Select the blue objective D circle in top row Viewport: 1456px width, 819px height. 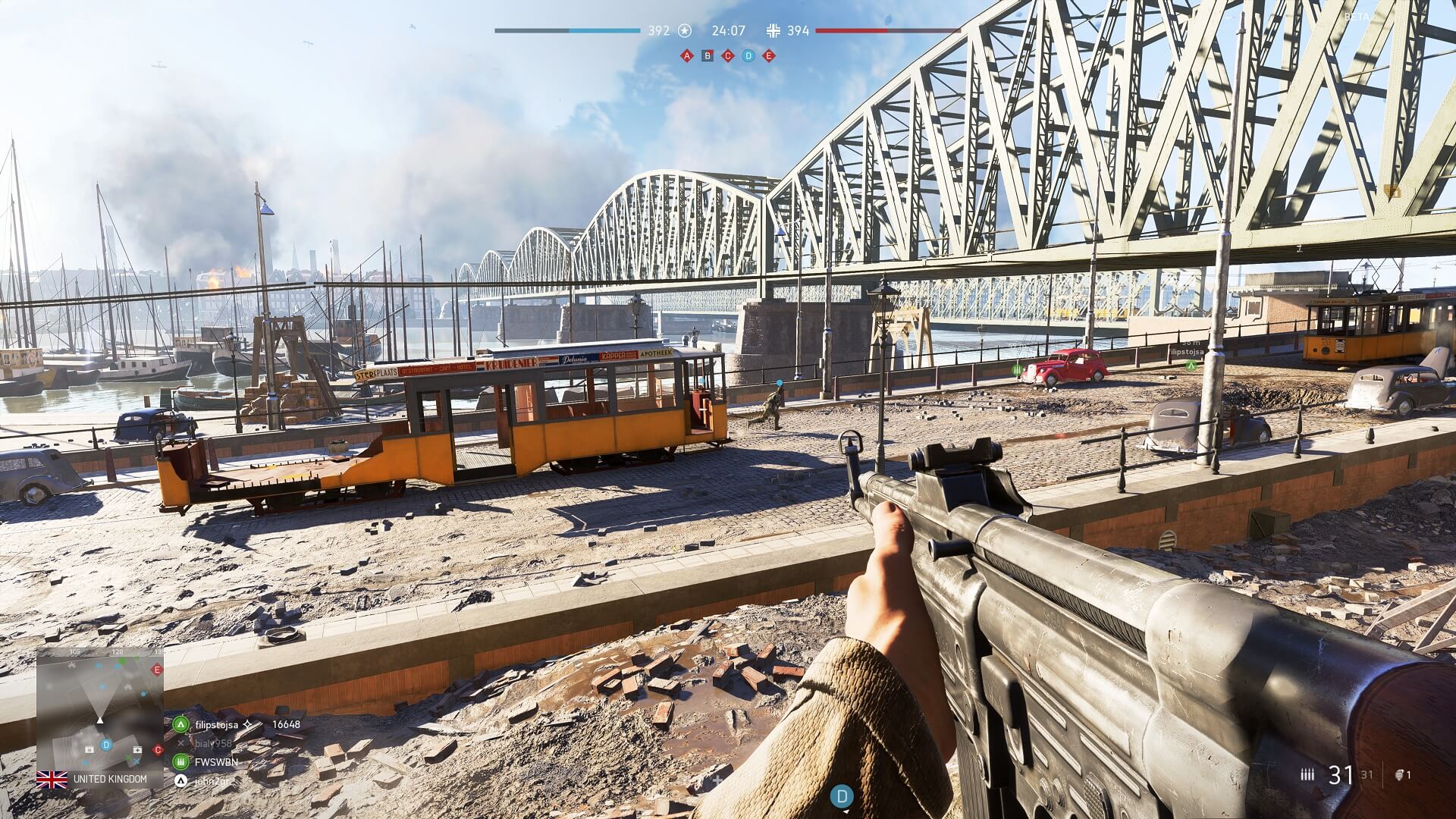[748, 55]
